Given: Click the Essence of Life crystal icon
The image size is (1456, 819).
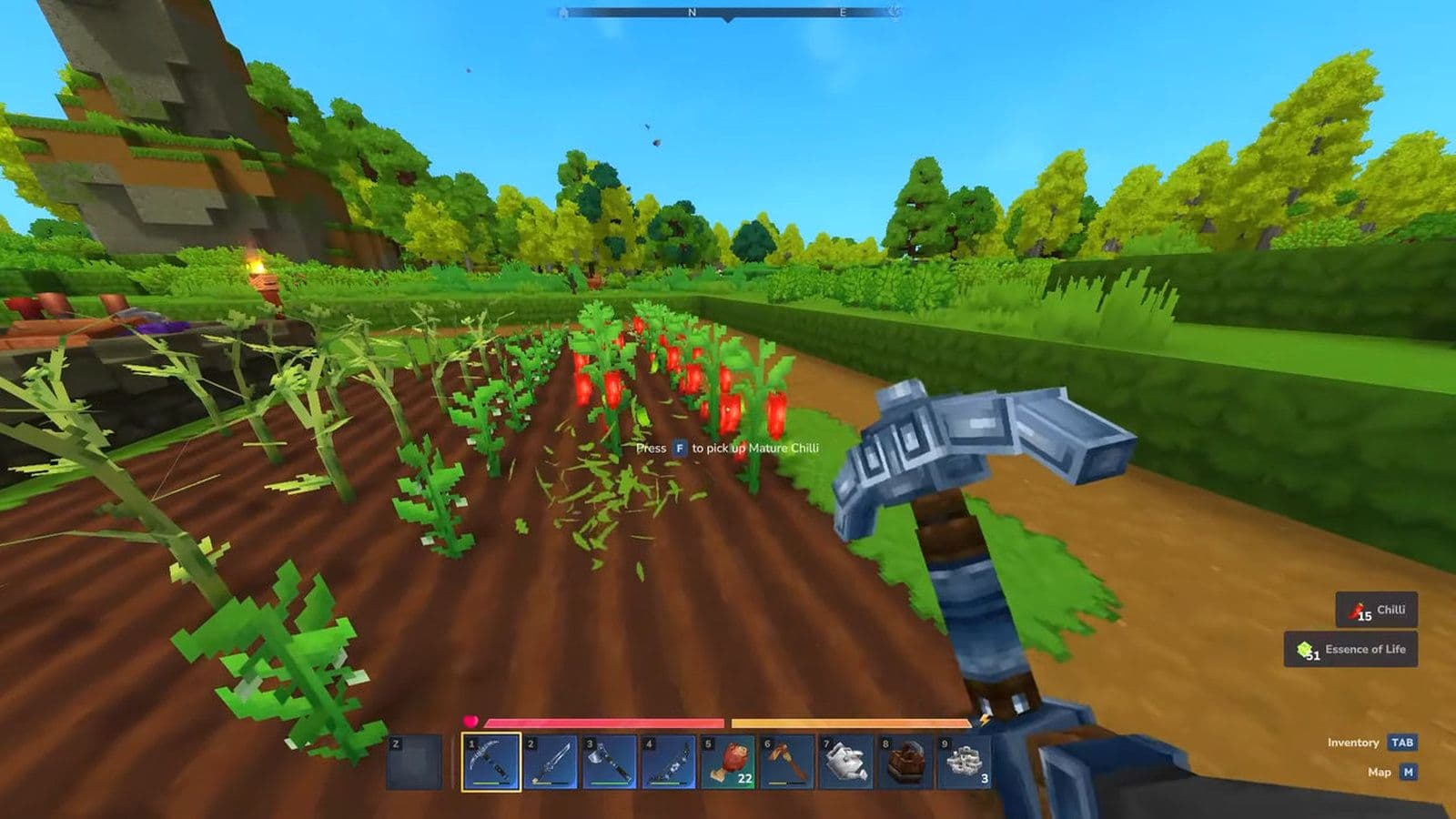Looking at the screenshot, I should click(1303, 650).
